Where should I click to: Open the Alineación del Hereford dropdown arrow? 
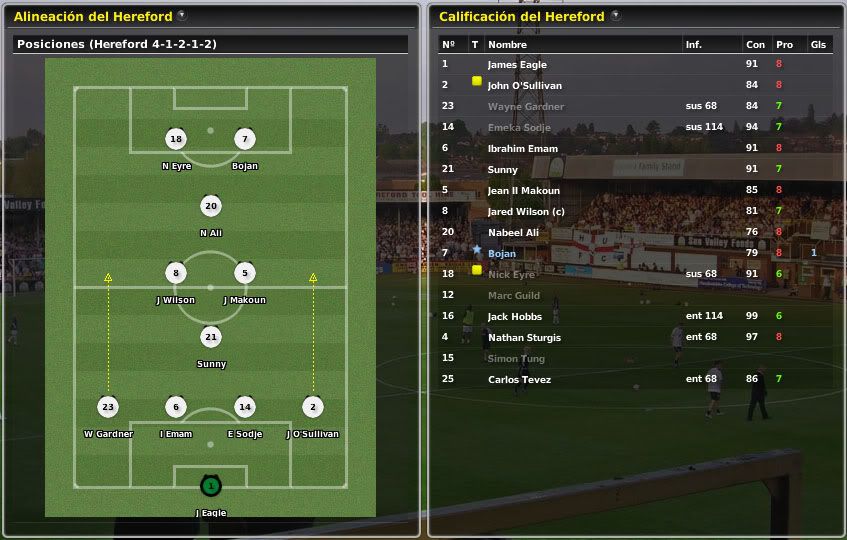(x=181, y=16)
